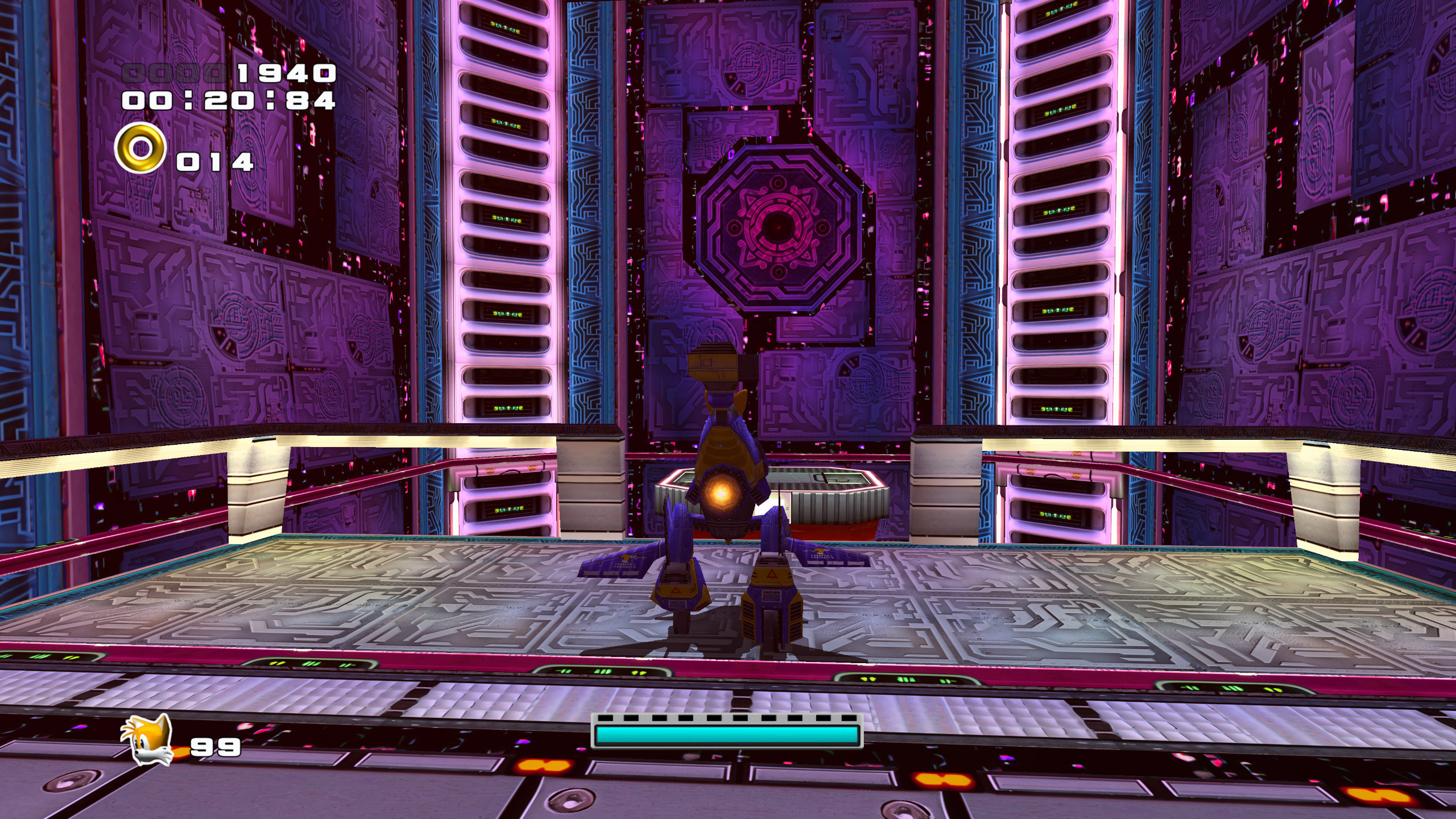Select the timer reading 00:20:84
This screenshot has width=1456, height=819.
[230, 101]
